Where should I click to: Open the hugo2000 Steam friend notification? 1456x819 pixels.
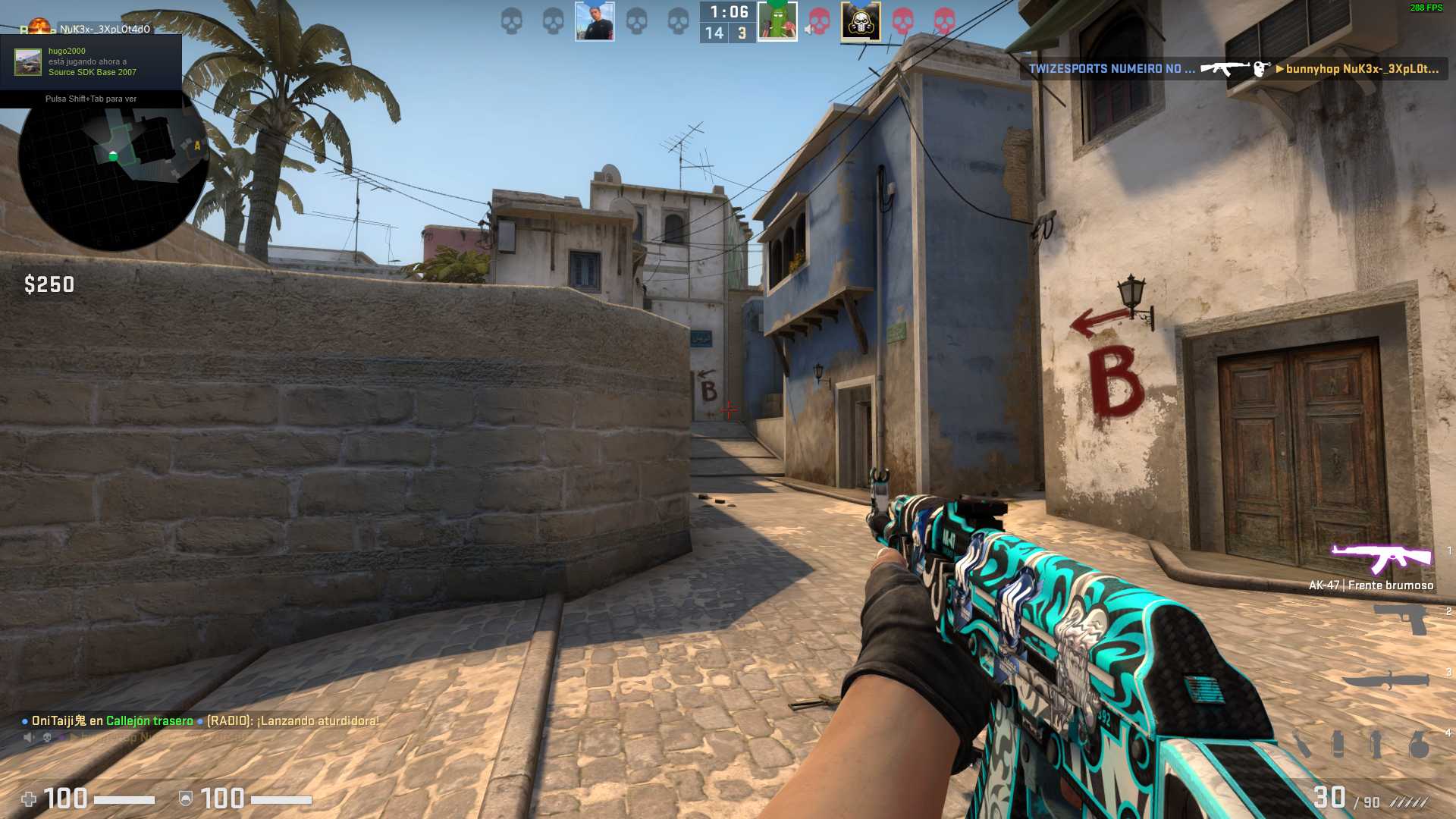[x=91, y=62]
